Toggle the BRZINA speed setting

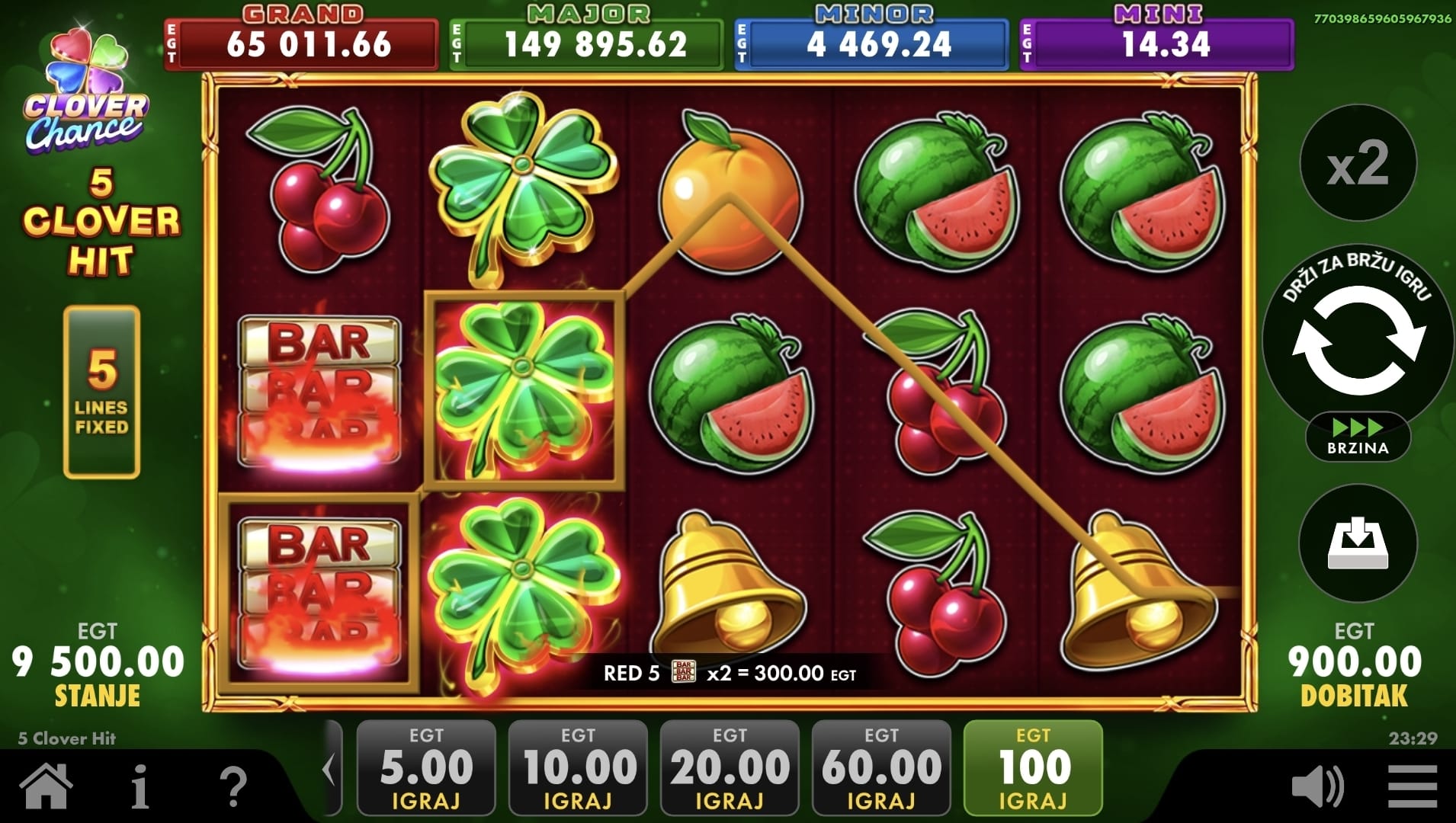(x=1358, y=437)
